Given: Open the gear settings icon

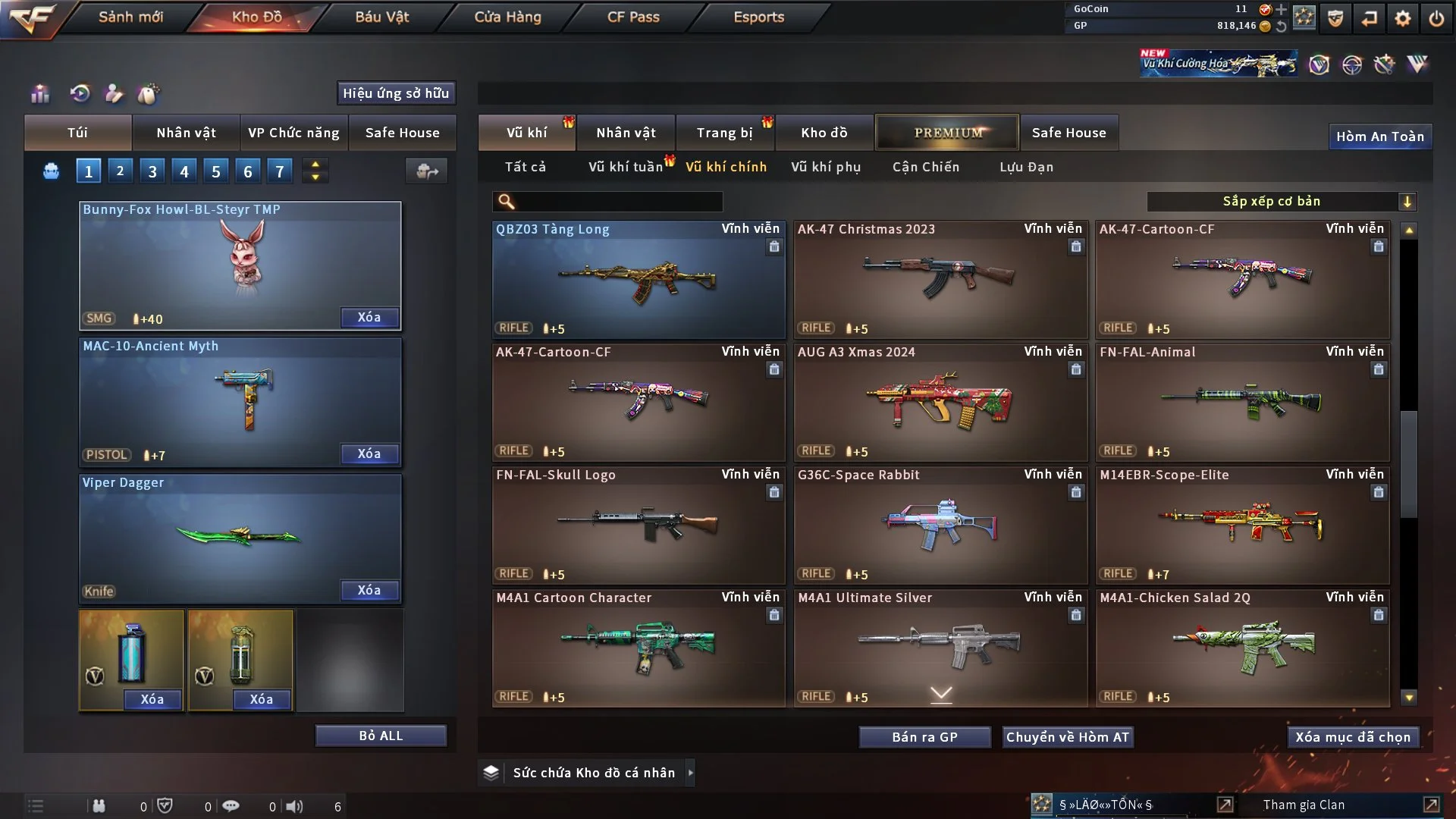Looking at the screenshot, I should [x=1402, y=18].
